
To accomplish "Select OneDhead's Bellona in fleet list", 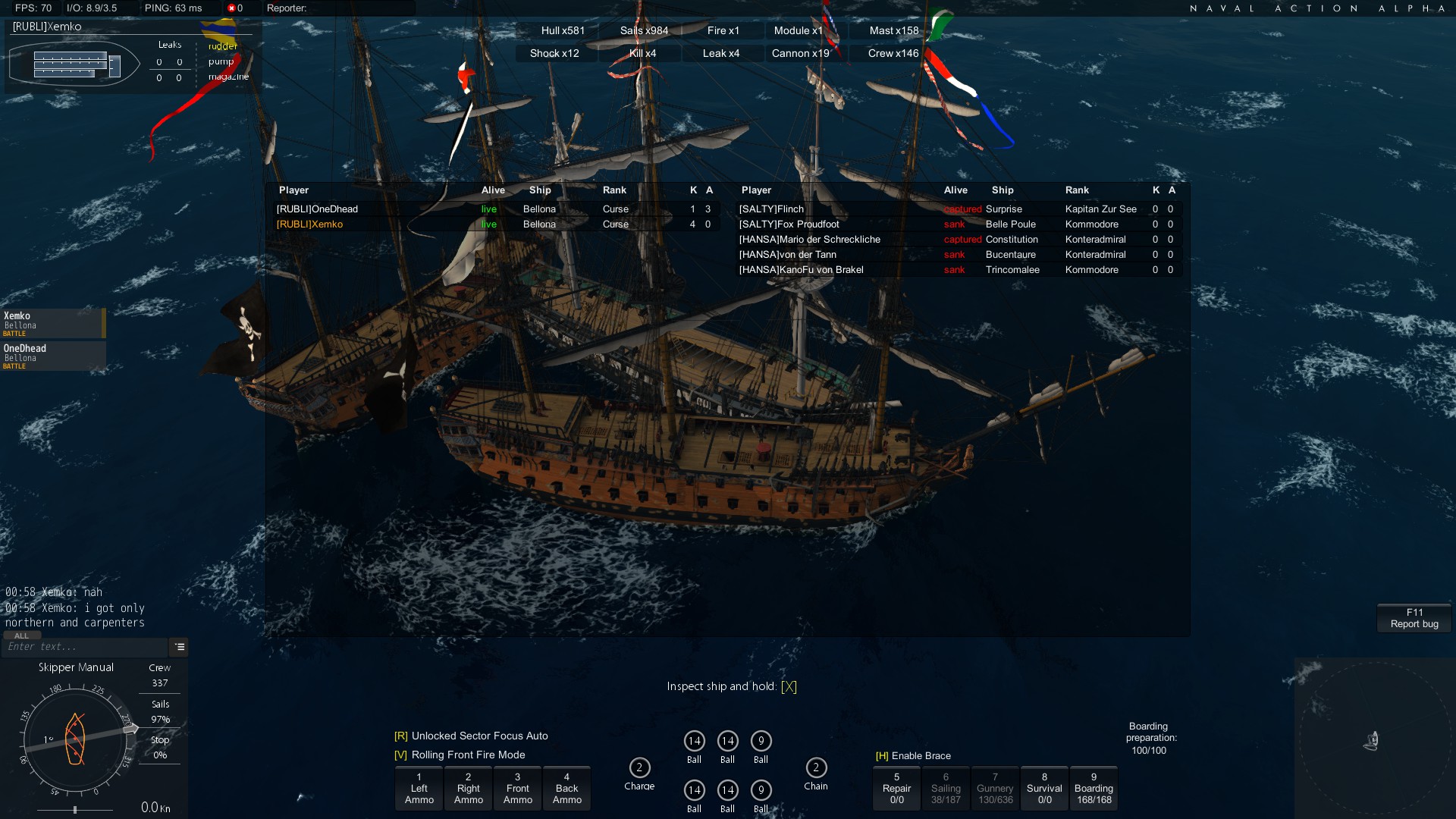I will [49, 355].
